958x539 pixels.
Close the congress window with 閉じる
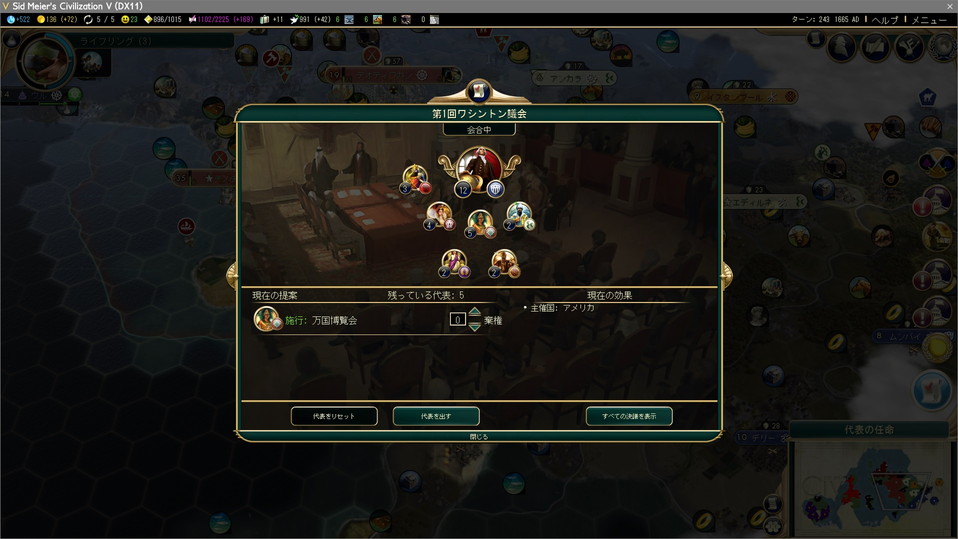click(x=479, y=436)
